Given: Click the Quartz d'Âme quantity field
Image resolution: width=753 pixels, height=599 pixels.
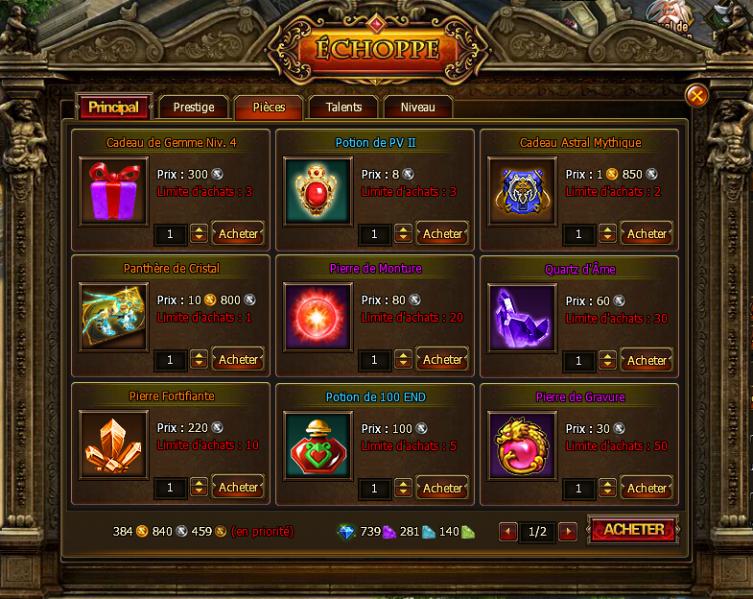Looking at the screenshot, I should point(577,360).
